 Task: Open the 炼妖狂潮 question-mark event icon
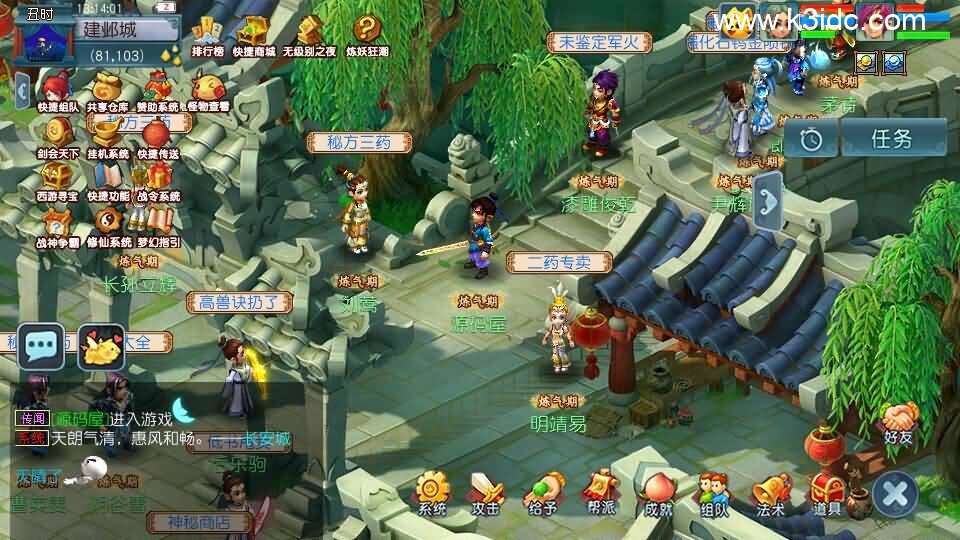367,36
